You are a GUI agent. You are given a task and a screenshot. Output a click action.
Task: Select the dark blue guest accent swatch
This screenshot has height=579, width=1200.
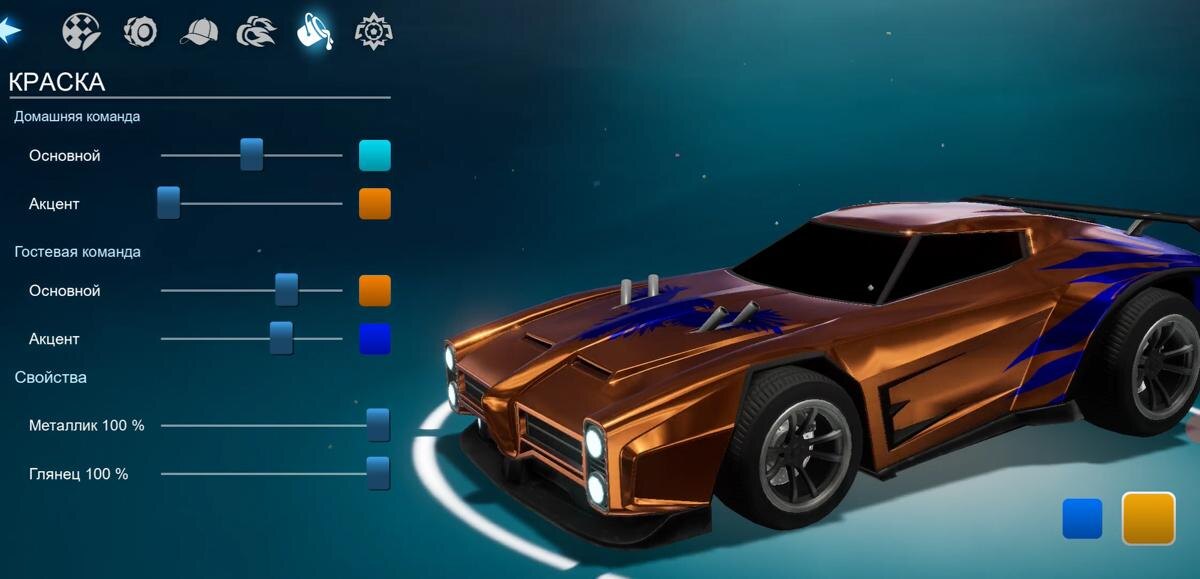pos(375,338)
